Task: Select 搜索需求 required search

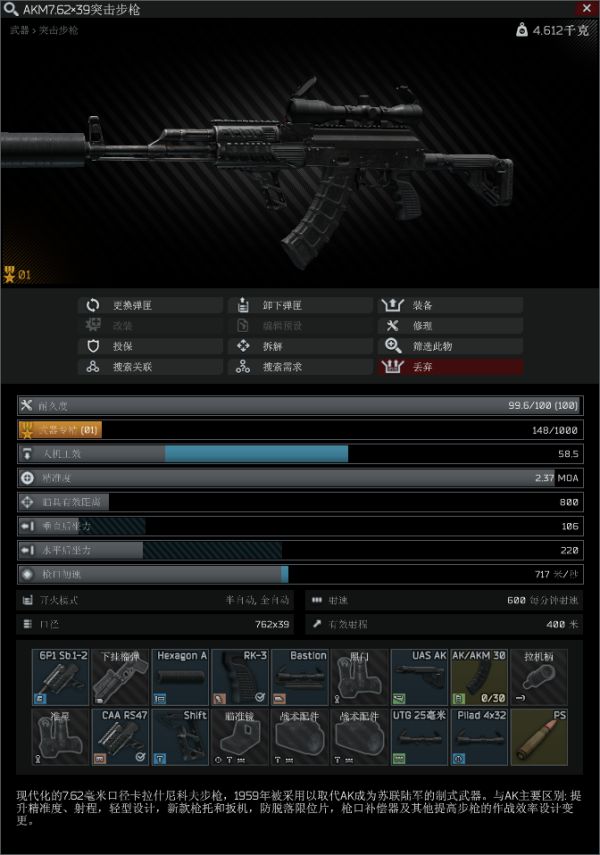Action: (x=300, y=367)
